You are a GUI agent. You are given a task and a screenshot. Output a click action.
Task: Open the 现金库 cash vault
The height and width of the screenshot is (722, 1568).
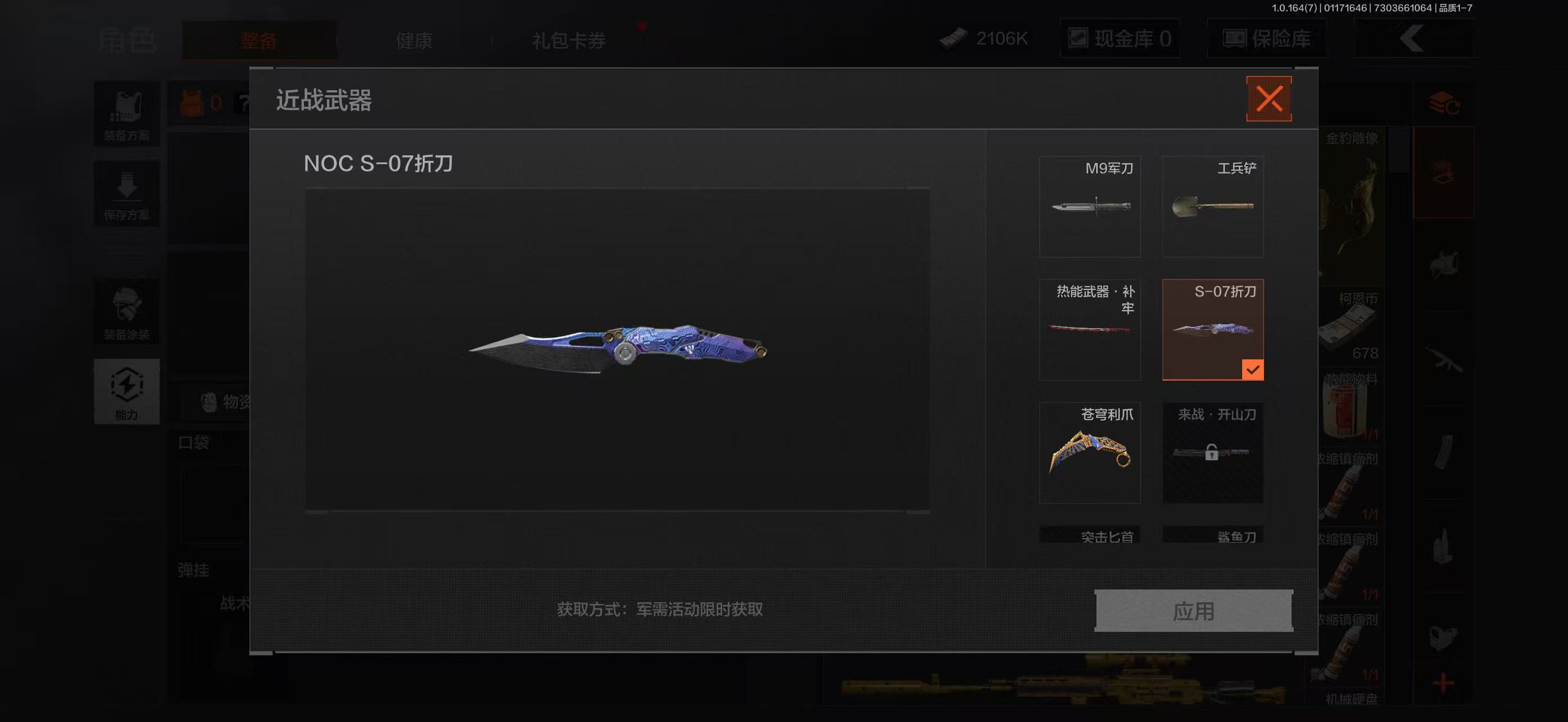click(1120, 38)
